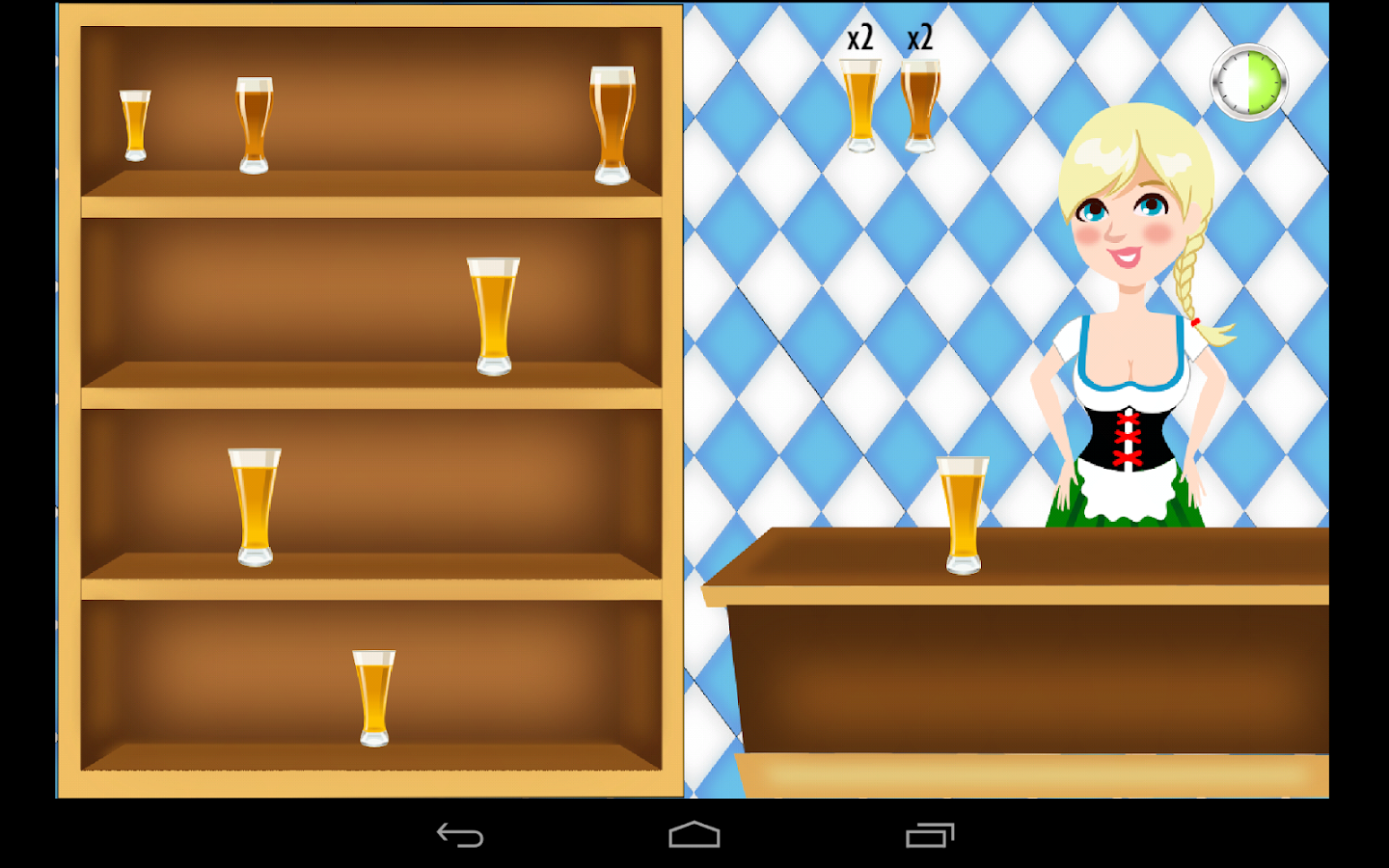Select the light beer on the second shelf
1389x868 pixels.
click(494, 313)
